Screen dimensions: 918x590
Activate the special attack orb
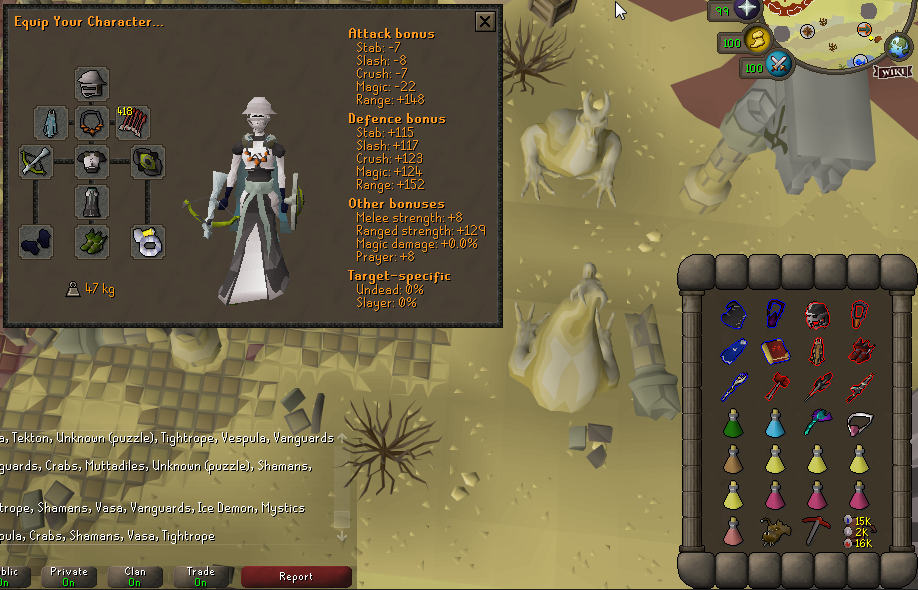point(777,66)
